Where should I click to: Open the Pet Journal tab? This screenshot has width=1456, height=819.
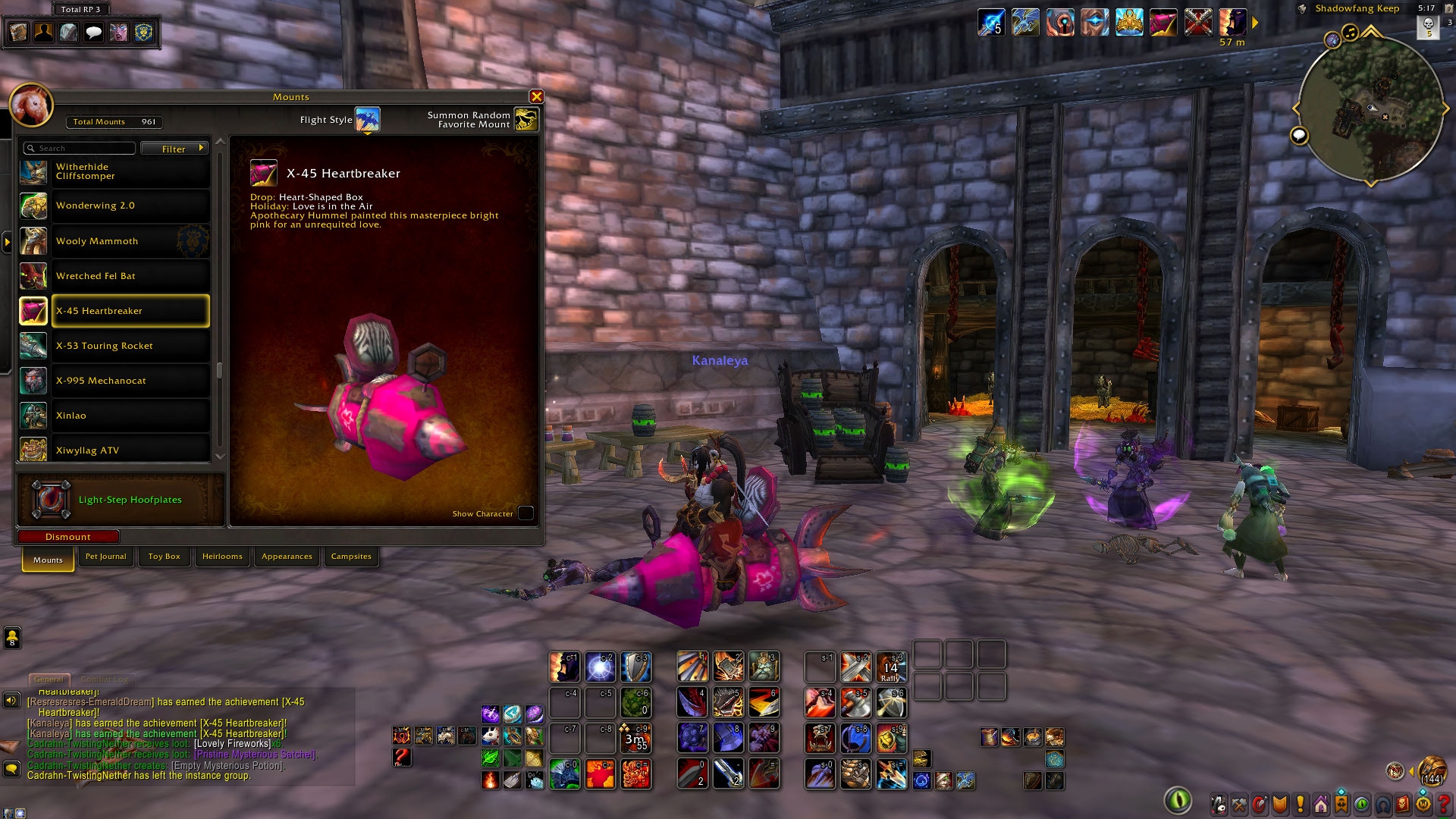tap(106, 557)
